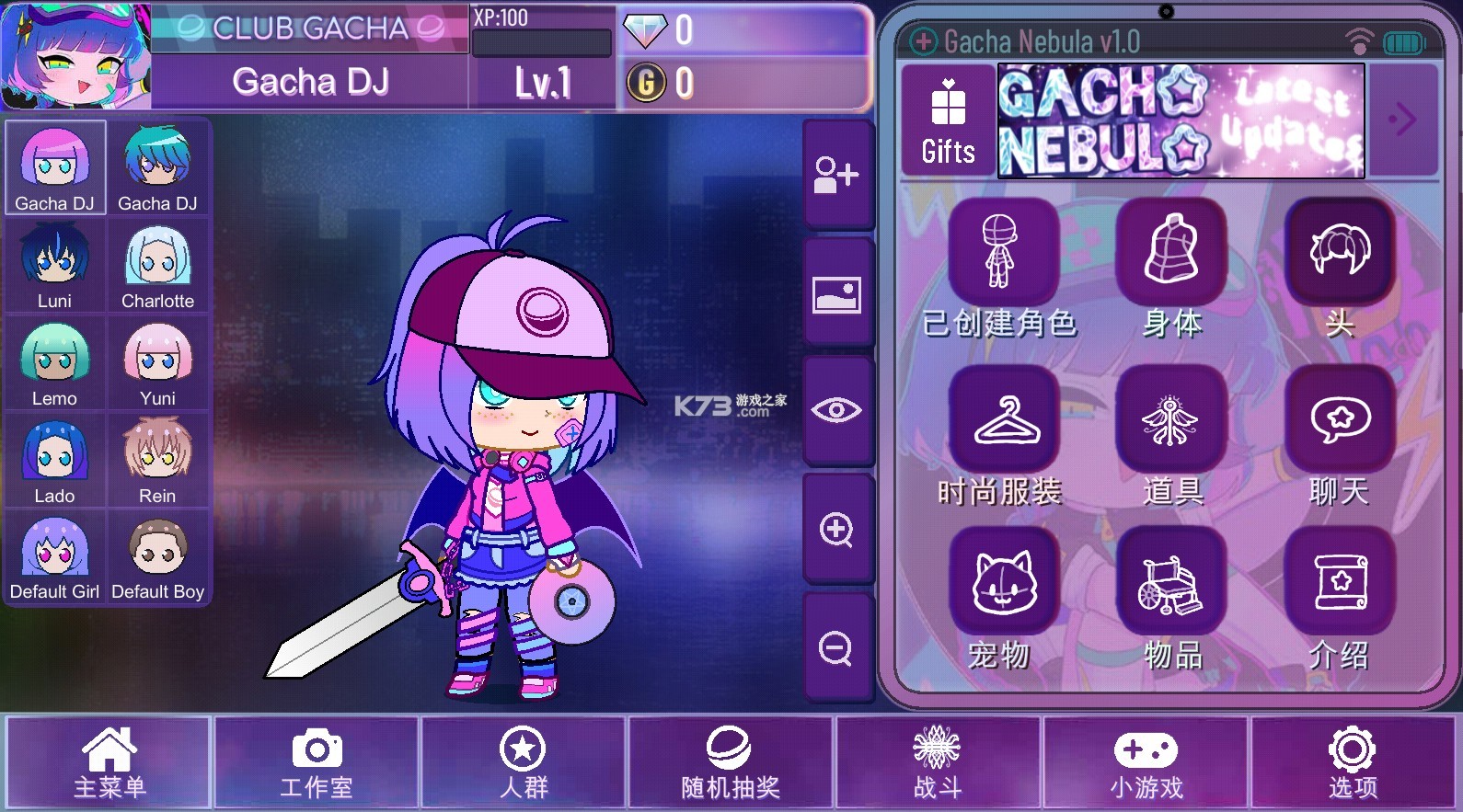The width and height of the screenshot is (1463, 812).
Task: Toggle the eye visibility button
Action: click(836, 410)
